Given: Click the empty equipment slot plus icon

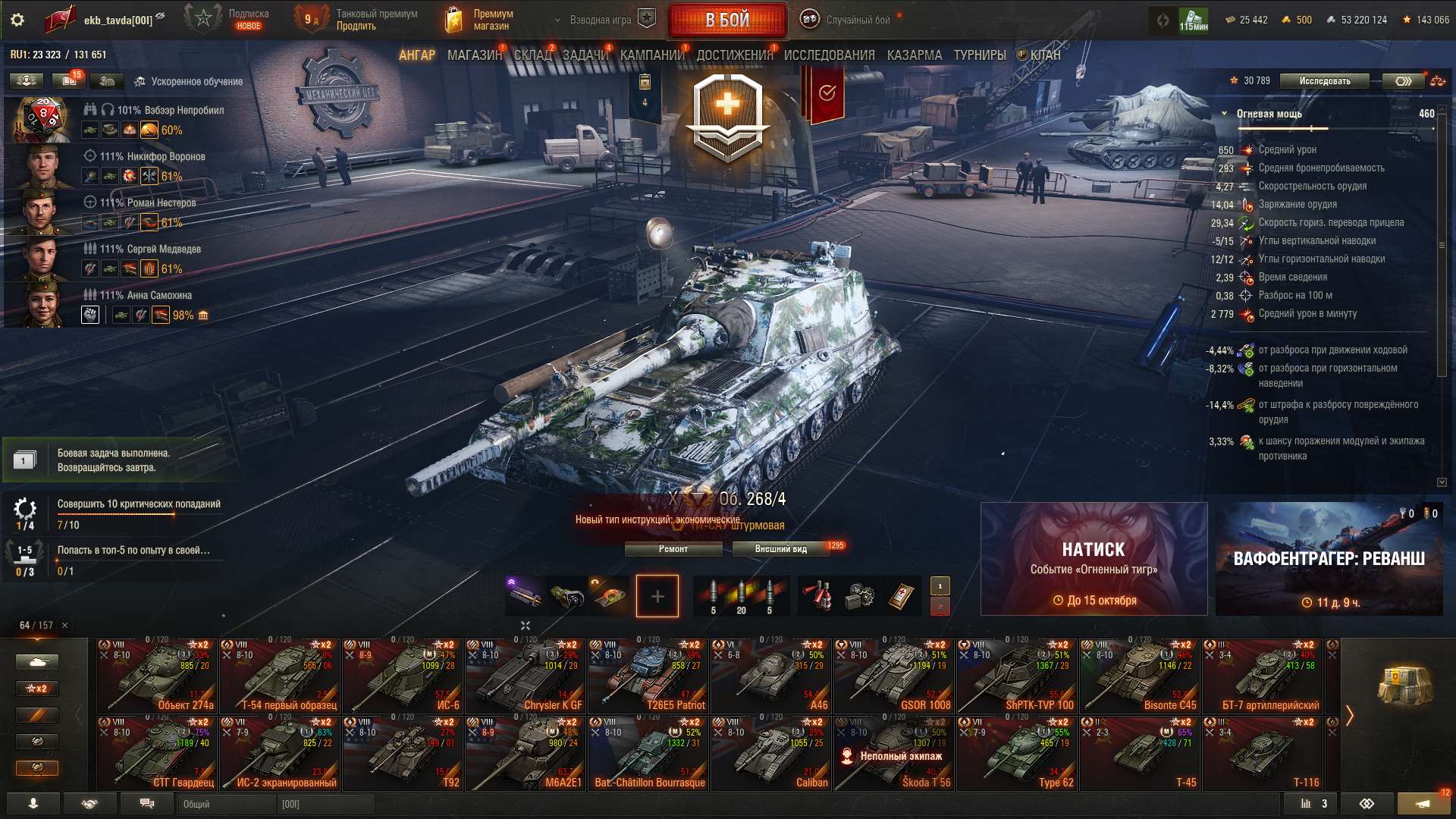Looking at the screenshot, I should [657, 596].
